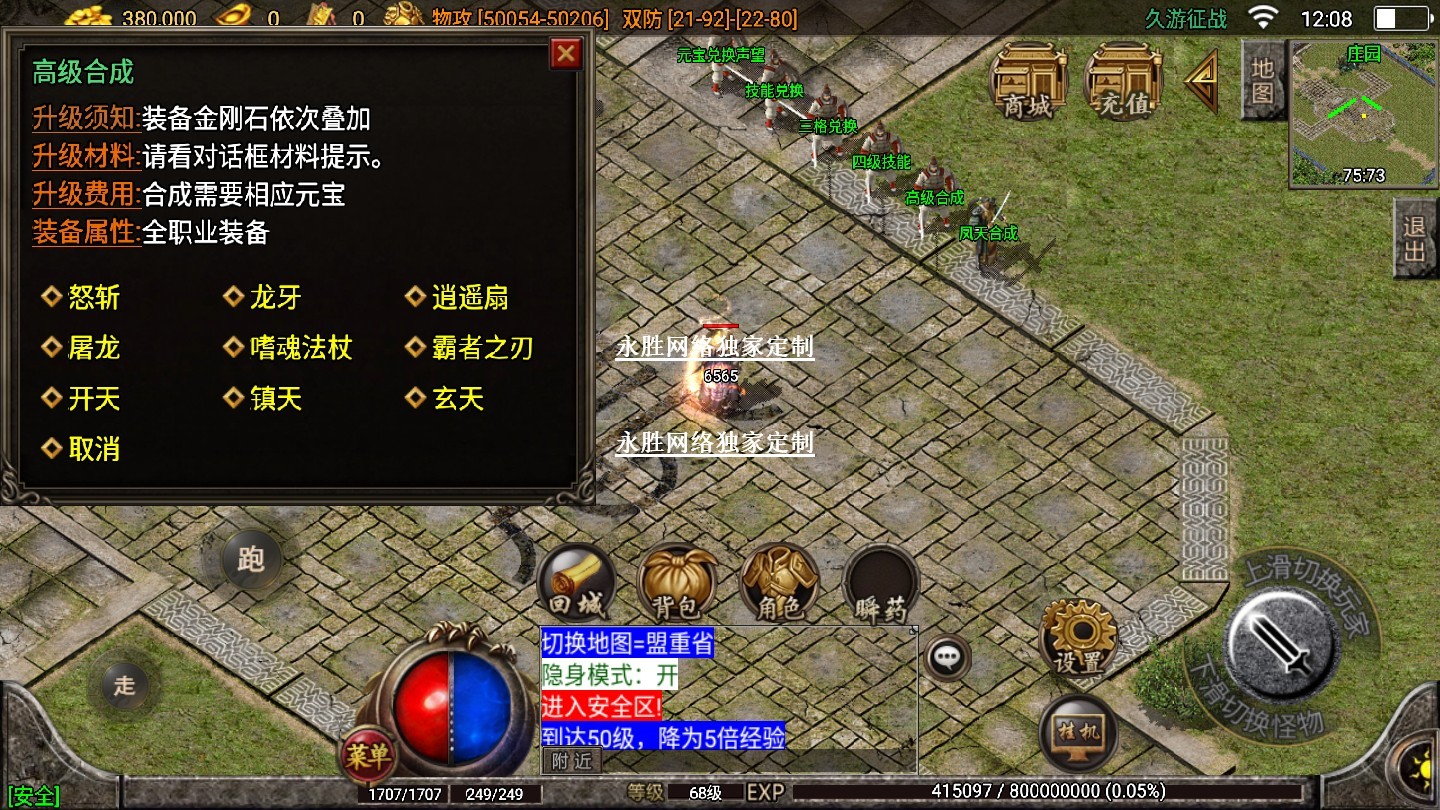Open the 背包 bag inventory

coord(677,586)
